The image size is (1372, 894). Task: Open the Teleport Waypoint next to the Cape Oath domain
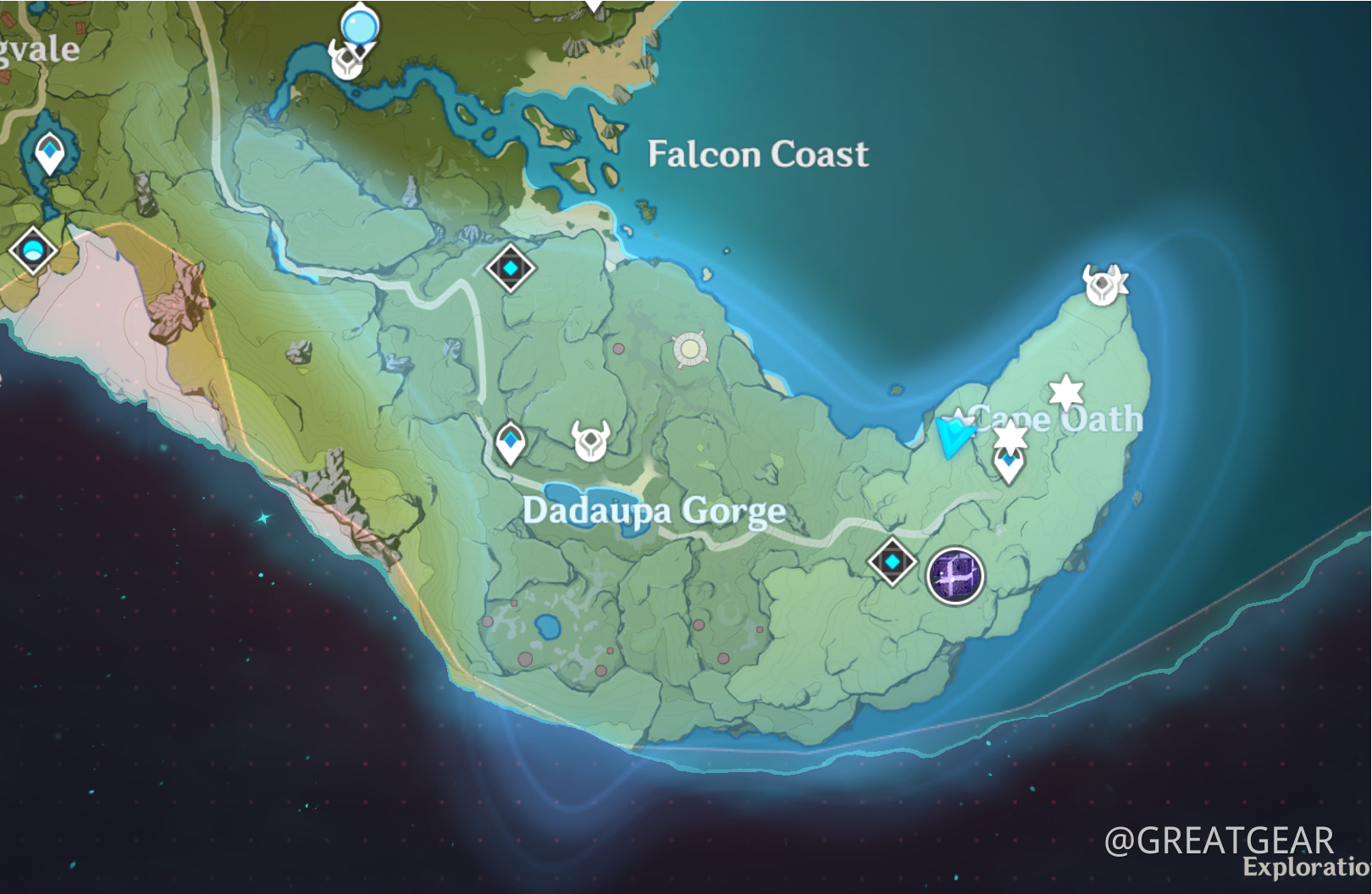coord(891,560)
